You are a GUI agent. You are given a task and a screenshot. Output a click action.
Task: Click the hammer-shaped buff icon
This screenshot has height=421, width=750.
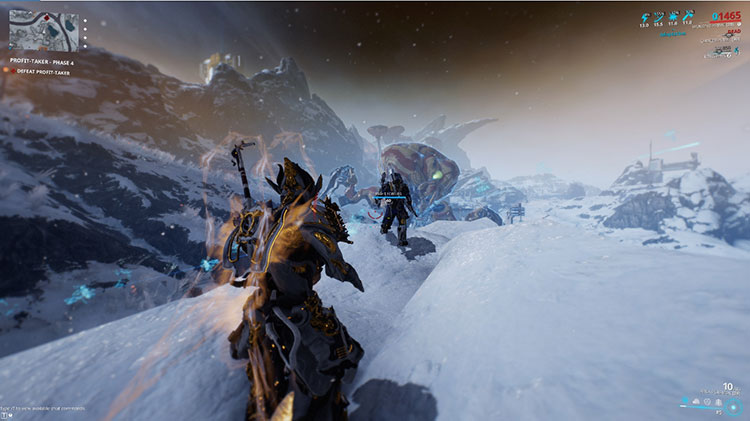point(690,17)
